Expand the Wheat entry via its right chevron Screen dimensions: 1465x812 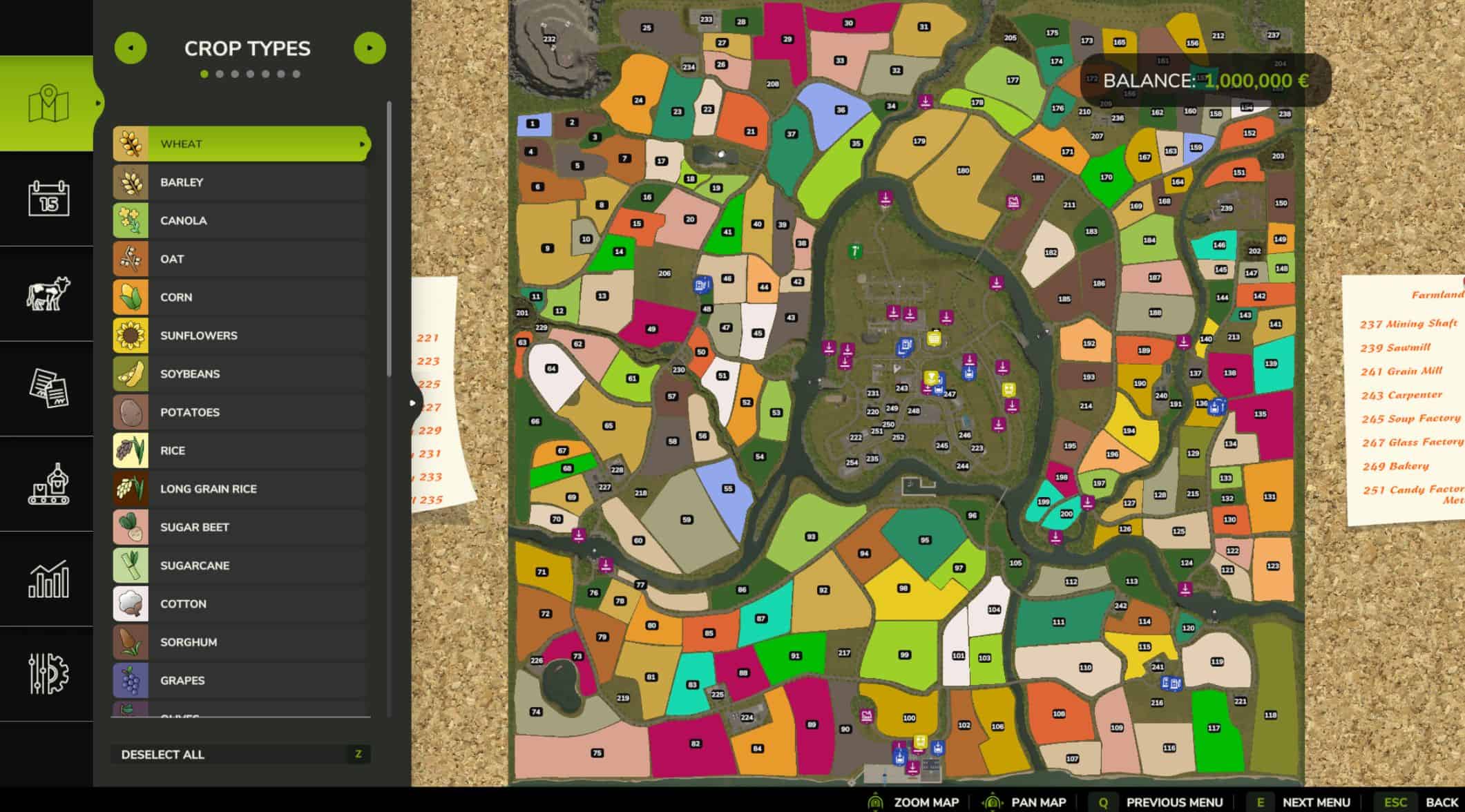pos(362,144)
